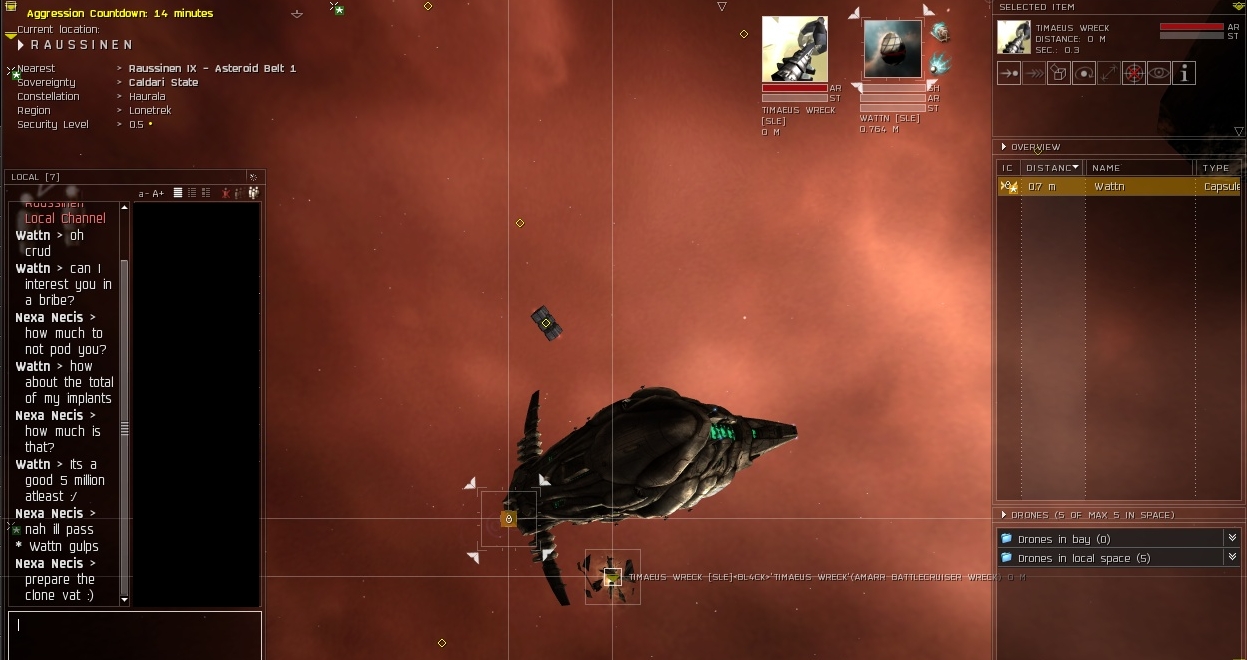Click the chat scrollbar down arrow

point(124,600)
